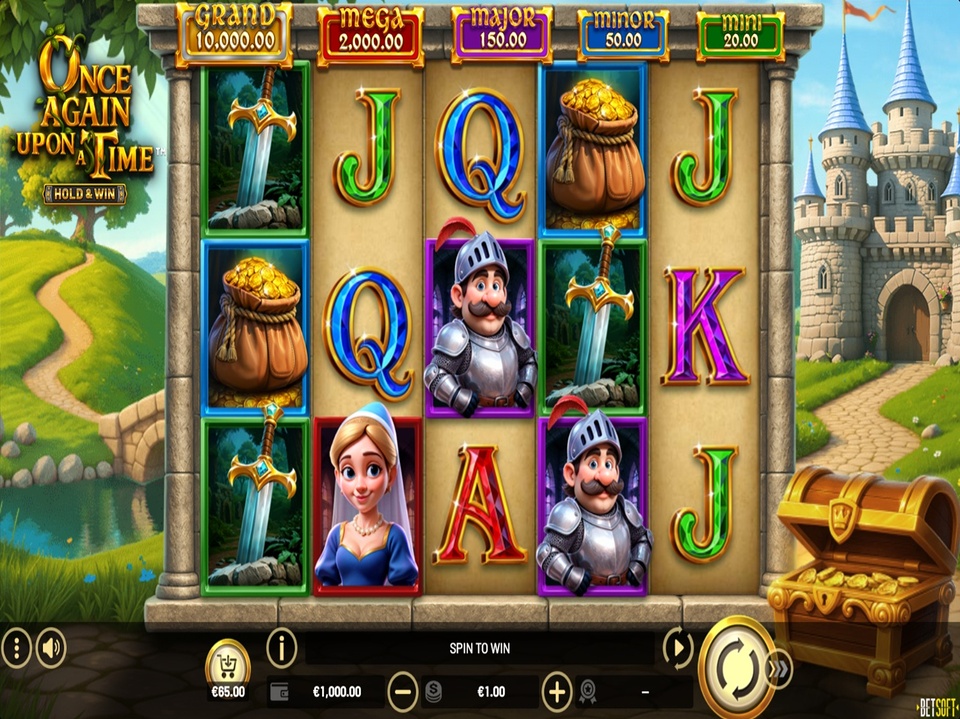Open the three-dot options menu
This screenshot has width=960, height=719.
[16, 649]
